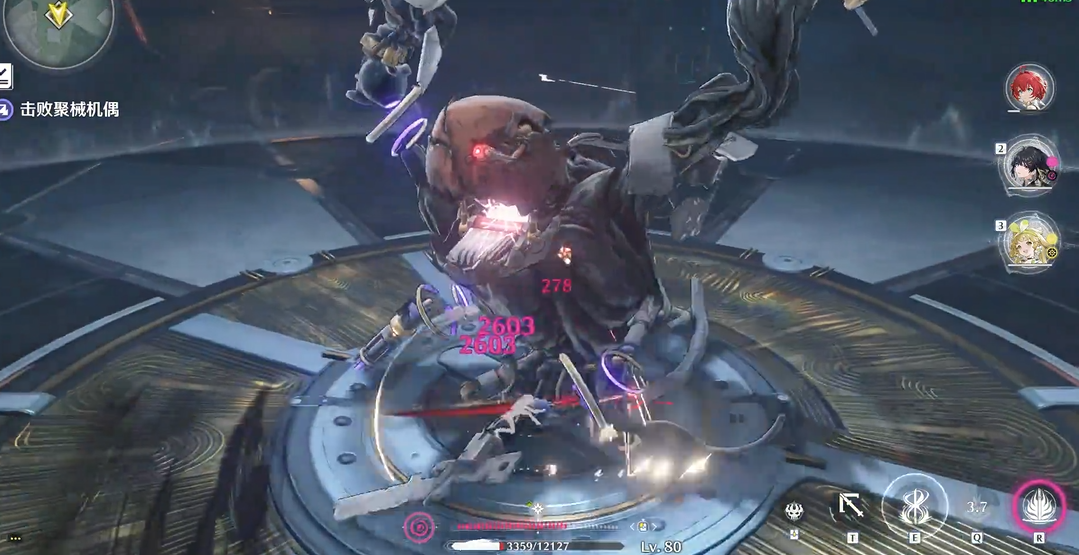
Task: Activate the Resonance Skill in the white ring
Action: (913, 507)
